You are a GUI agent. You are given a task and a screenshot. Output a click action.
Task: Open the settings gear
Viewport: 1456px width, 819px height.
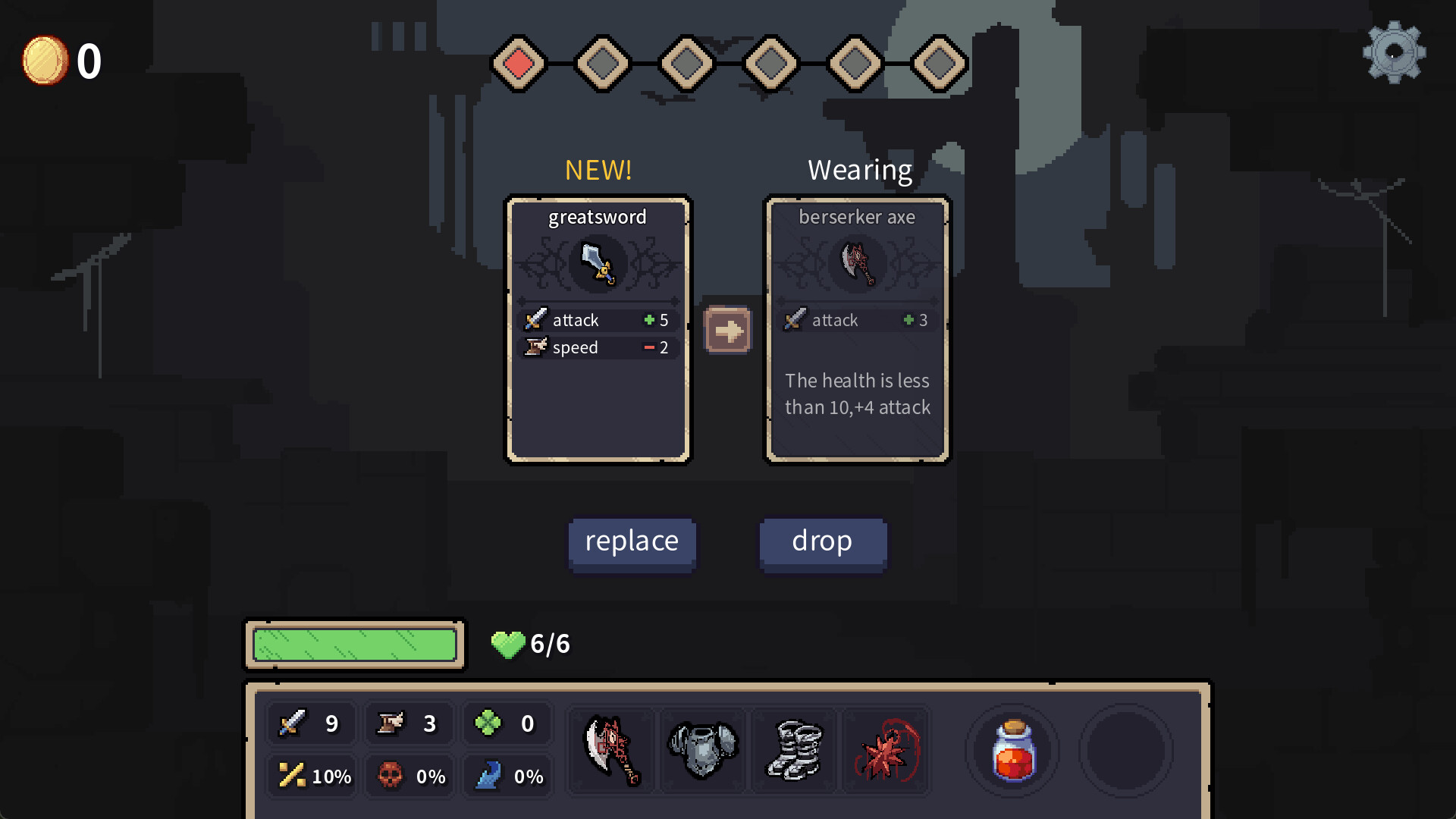click(1394, 53)
